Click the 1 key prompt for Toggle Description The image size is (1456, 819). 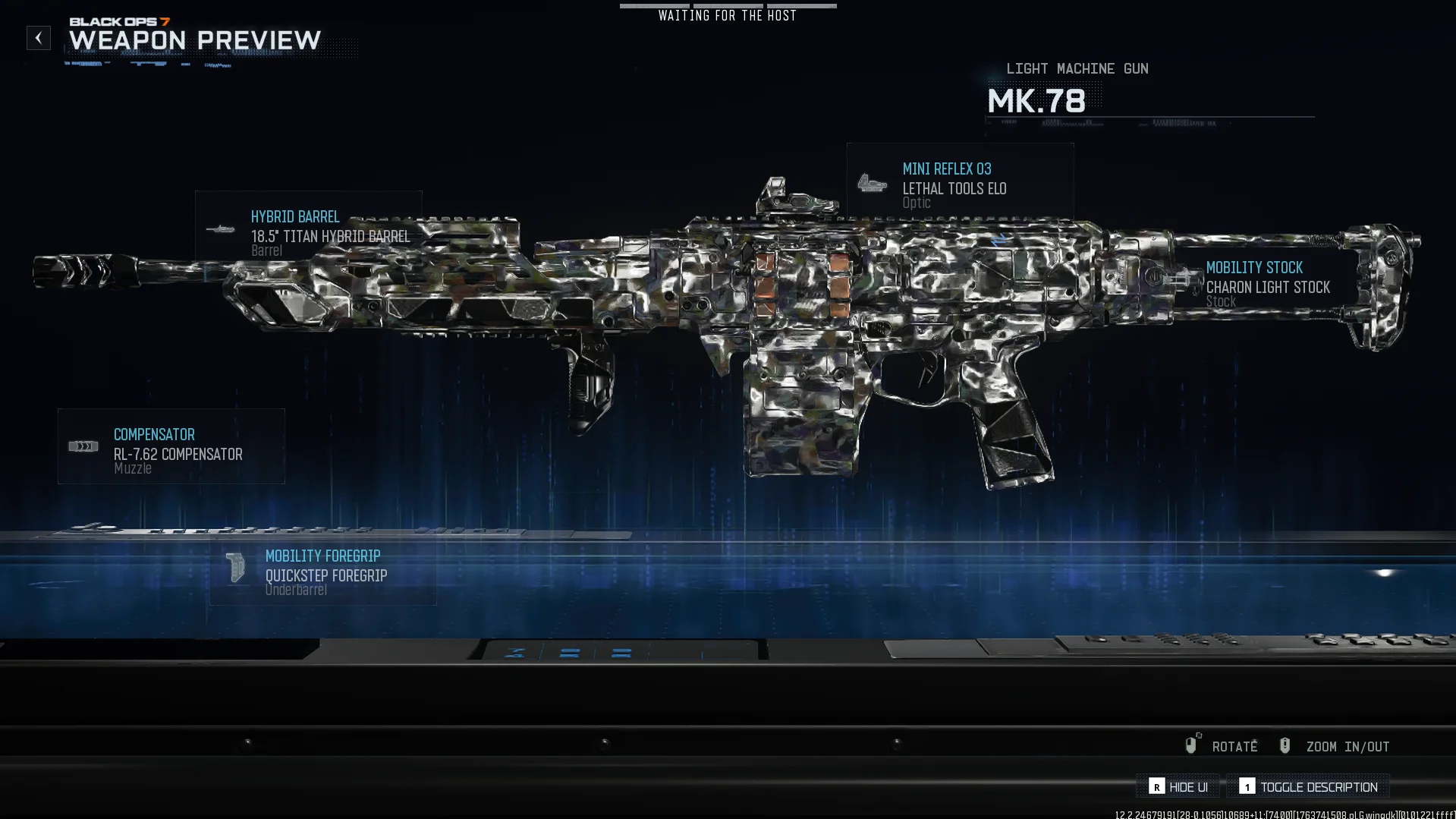point(1247,787)
